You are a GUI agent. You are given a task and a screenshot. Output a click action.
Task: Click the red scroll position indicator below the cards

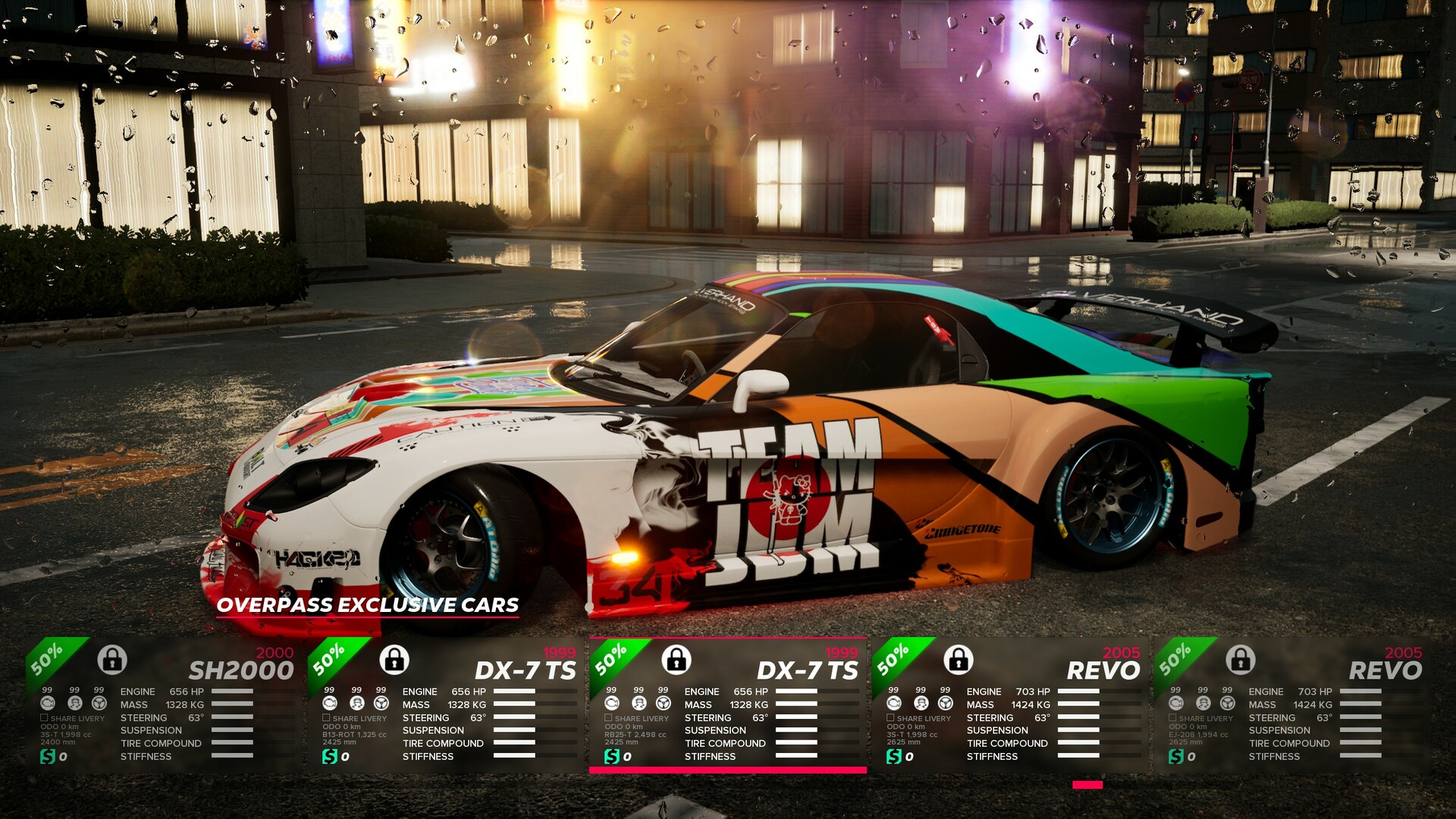tap(1087, 785)
